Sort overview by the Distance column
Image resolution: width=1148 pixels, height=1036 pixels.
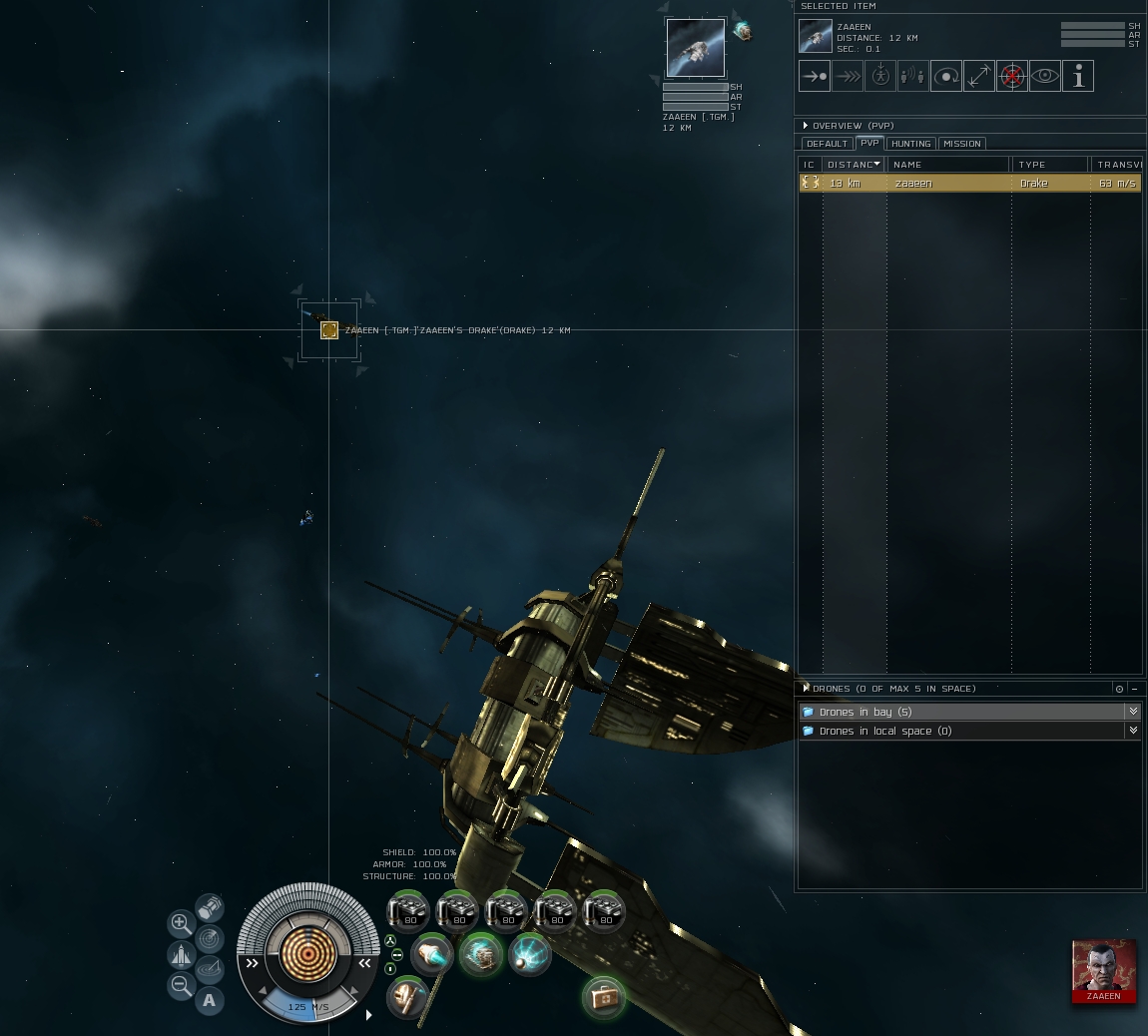point(852,165)
